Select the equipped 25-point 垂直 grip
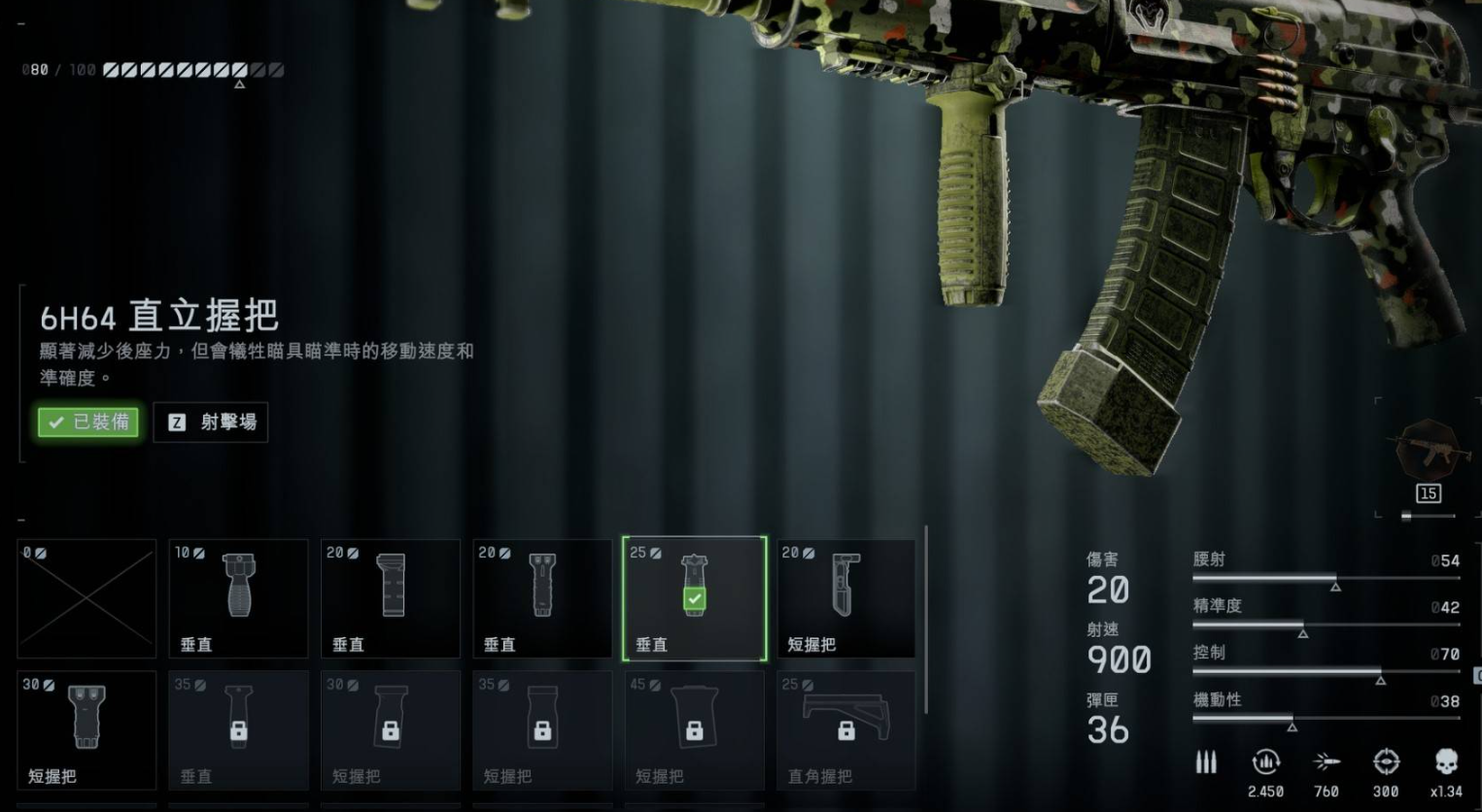This screenshot has width=1482, height=812. 694,598
